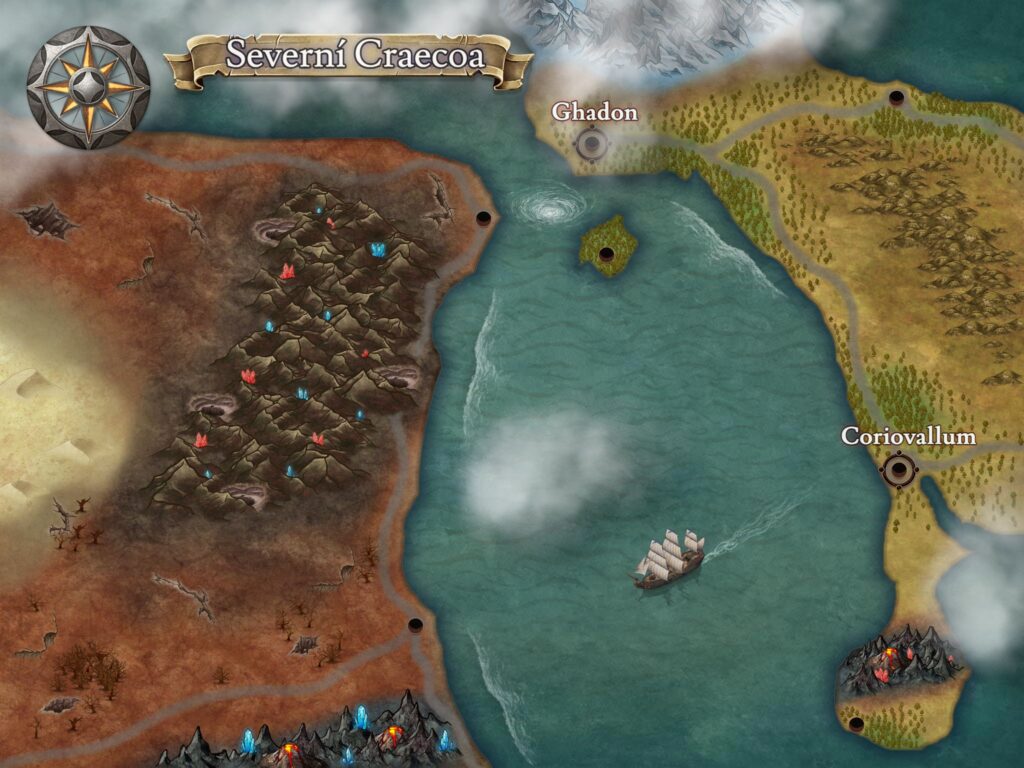Travel to the Coriovallum marker
This screenshot has height=768, width=1024.
point(899,468)
